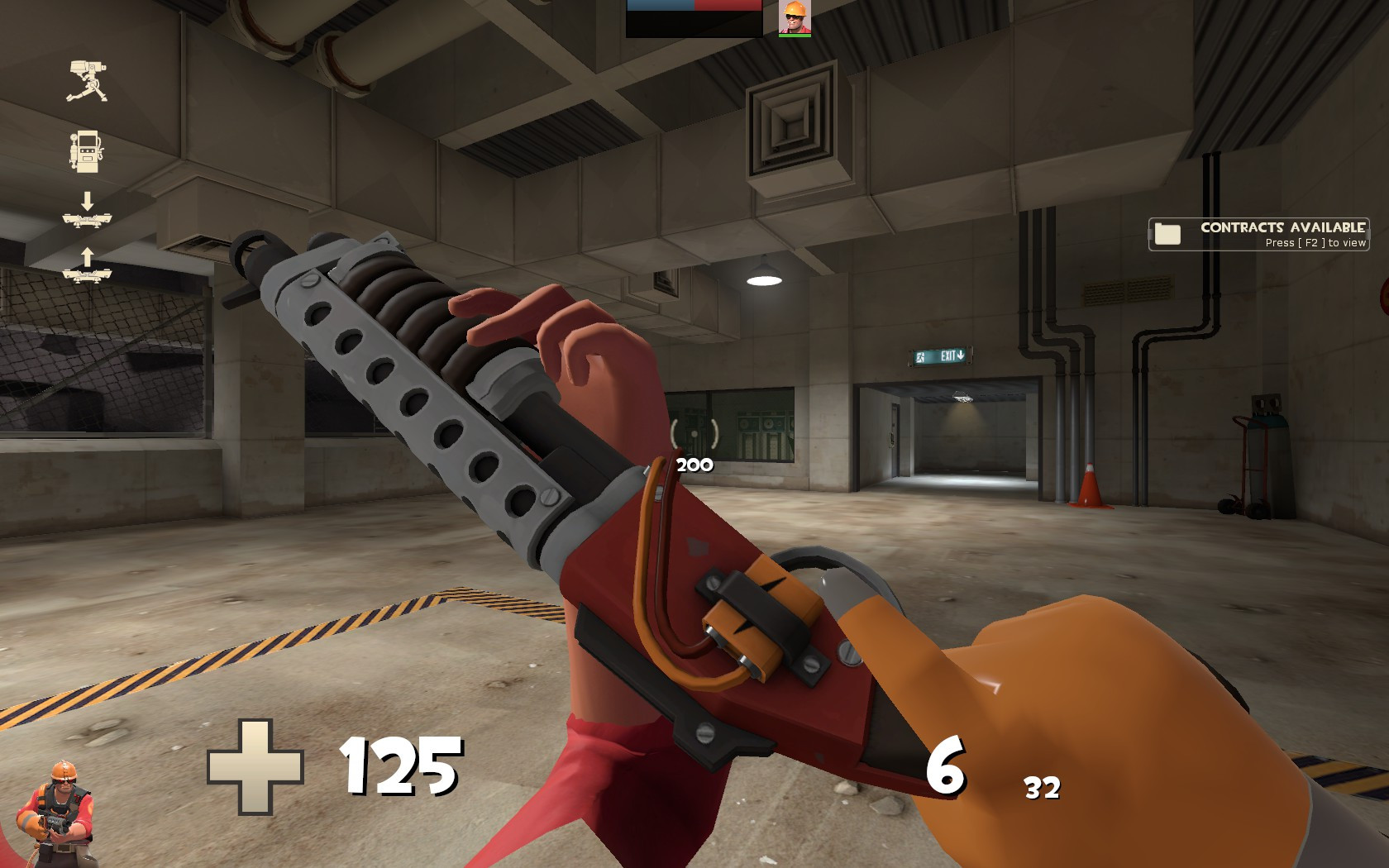
Task: Click the health cross symbol
Action: [x=256, y=767]
